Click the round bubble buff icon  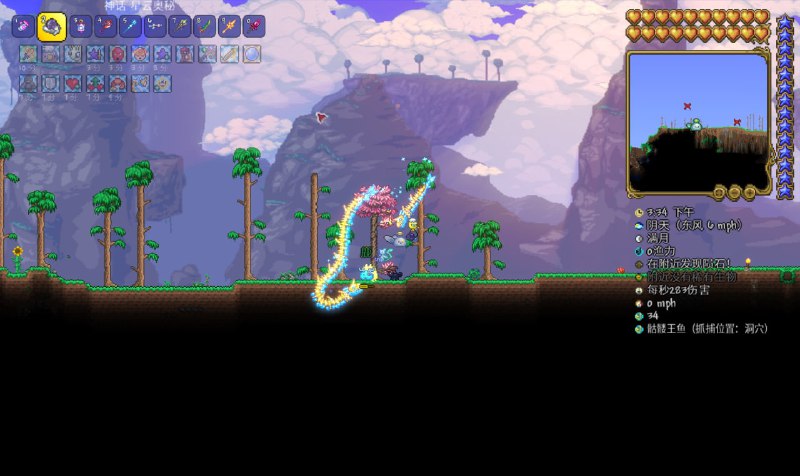(251, 54)
